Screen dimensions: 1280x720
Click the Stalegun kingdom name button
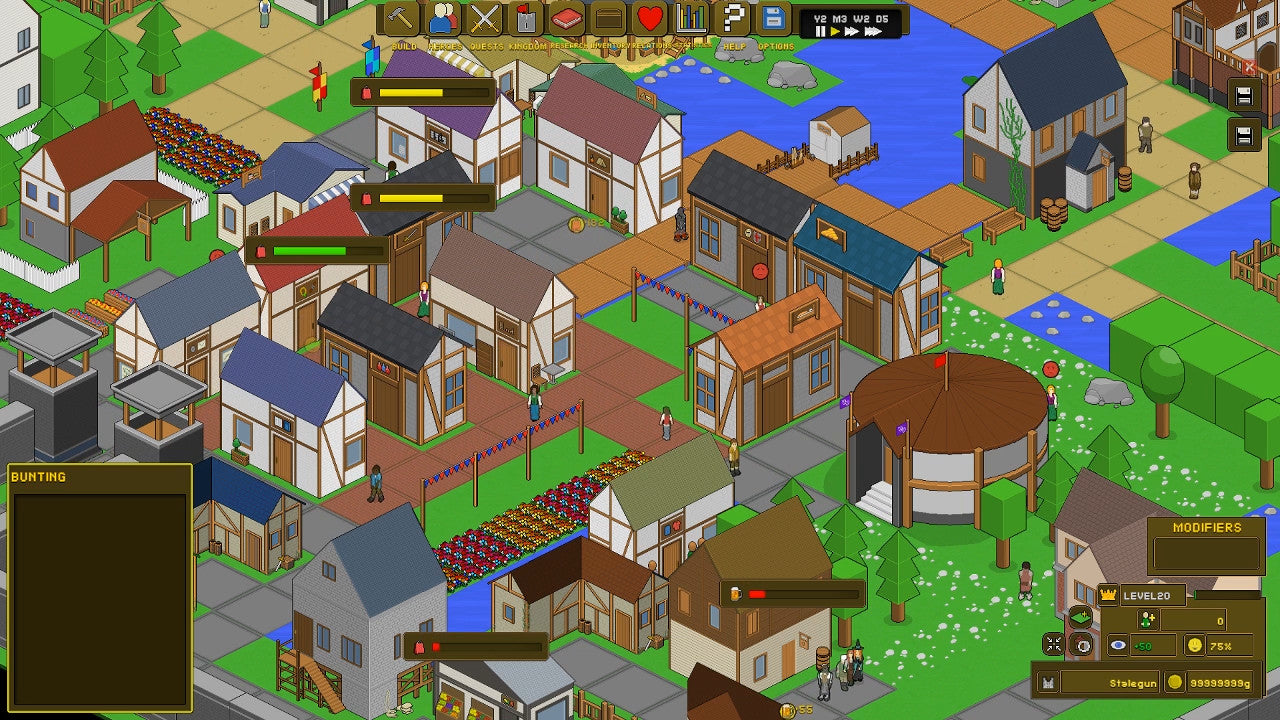(x=1134, y=682)
